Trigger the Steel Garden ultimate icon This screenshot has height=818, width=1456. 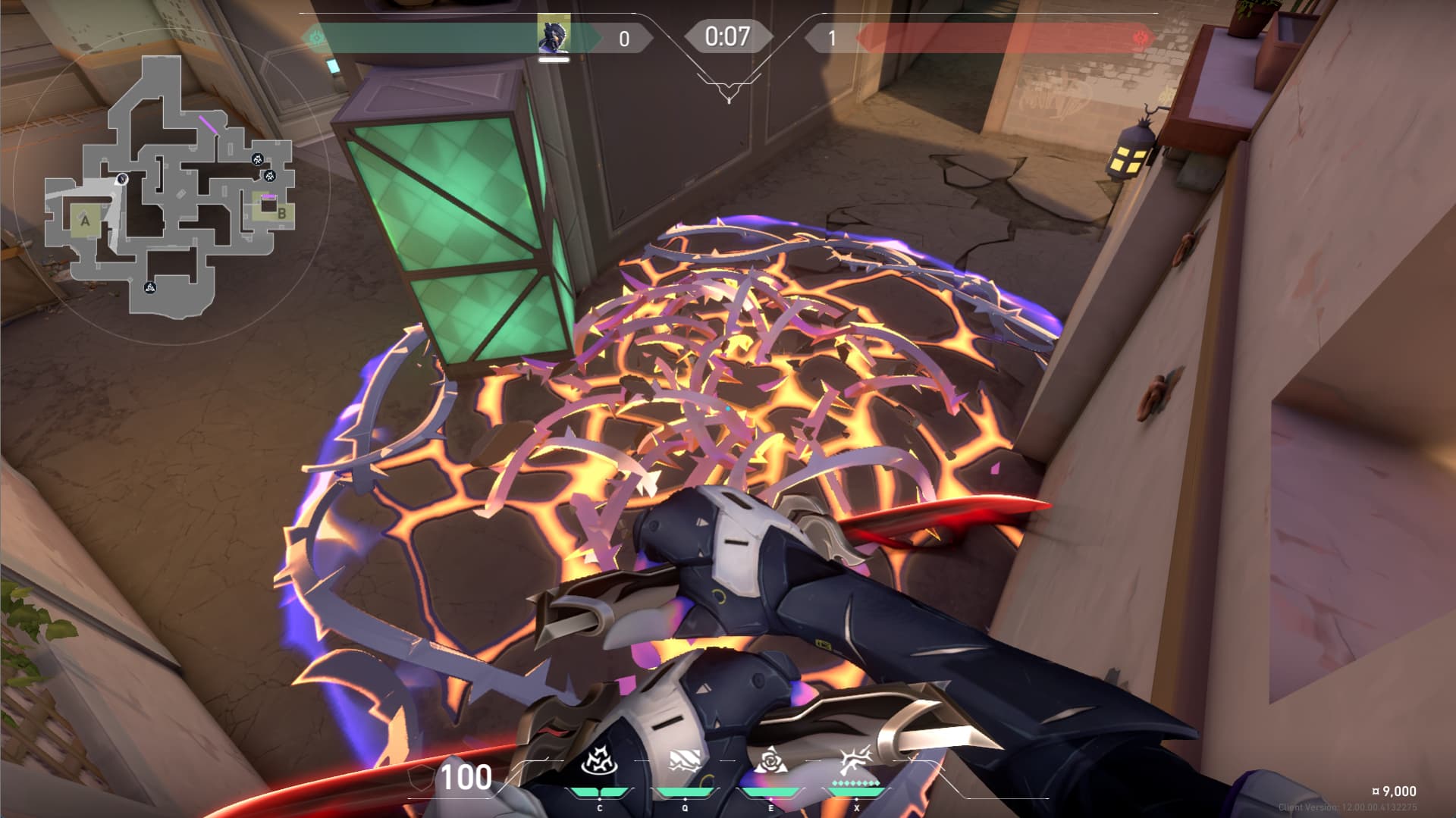coord(856,760)
